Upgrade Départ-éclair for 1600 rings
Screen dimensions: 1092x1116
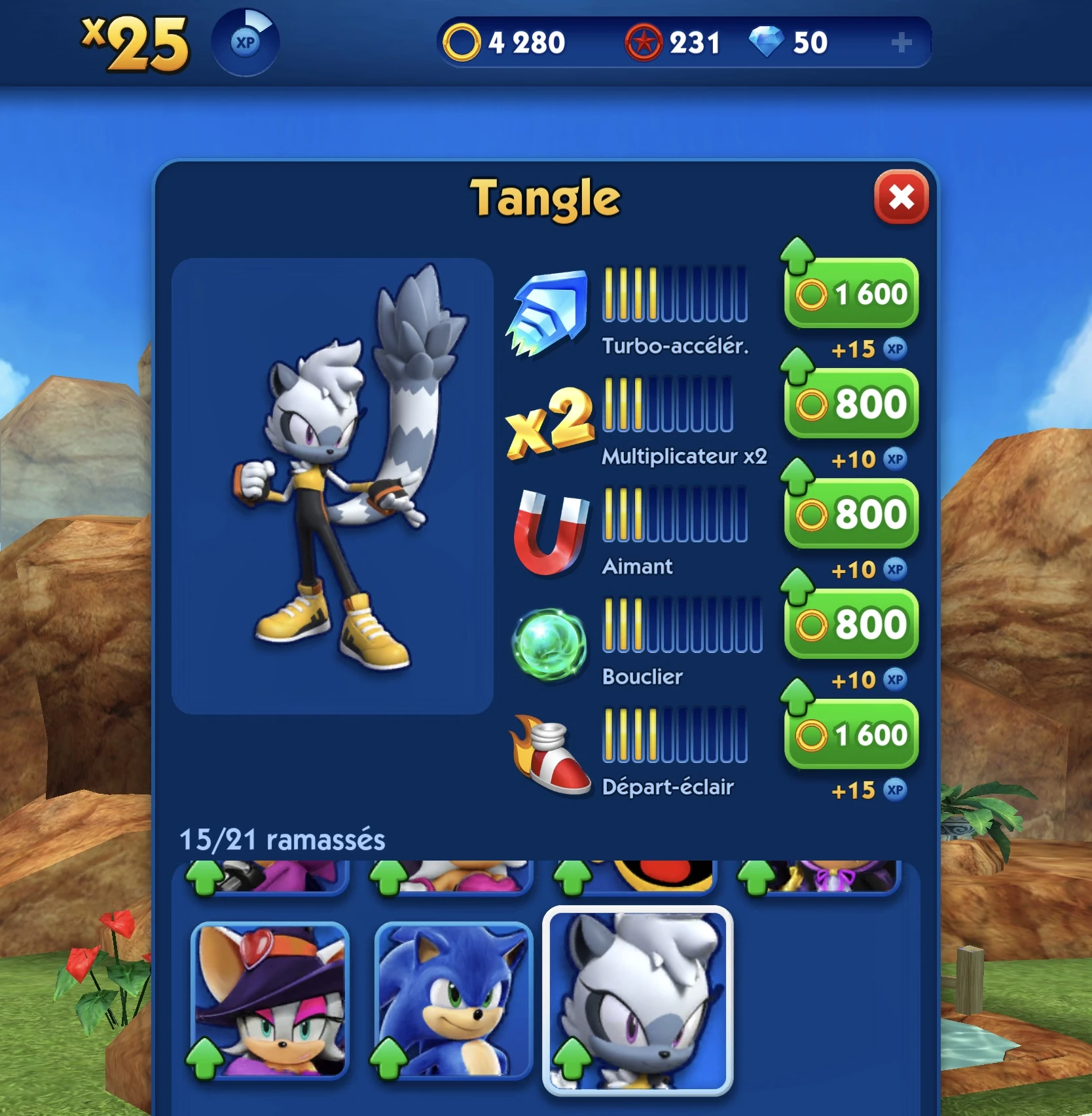click(x=850, y=735)
